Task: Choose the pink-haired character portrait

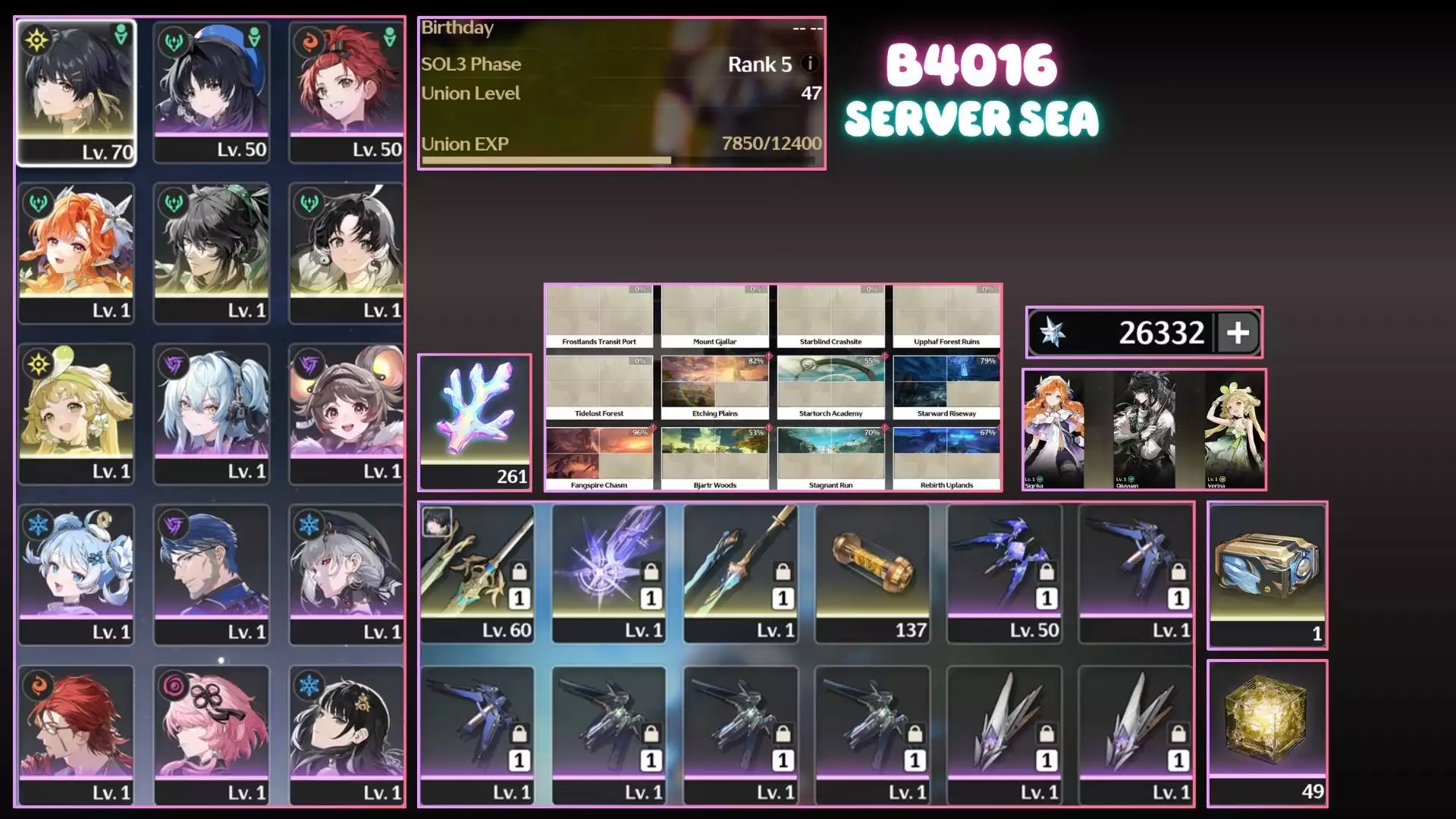Action: pos(212,734)
